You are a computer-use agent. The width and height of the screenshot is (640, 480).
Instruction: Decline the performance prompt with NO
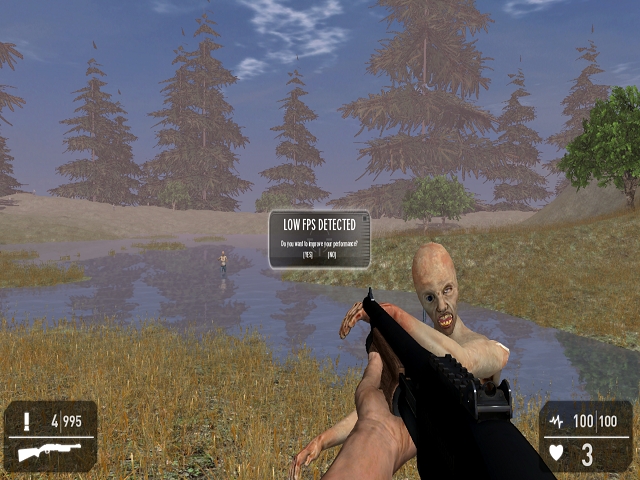pos(332,256)
